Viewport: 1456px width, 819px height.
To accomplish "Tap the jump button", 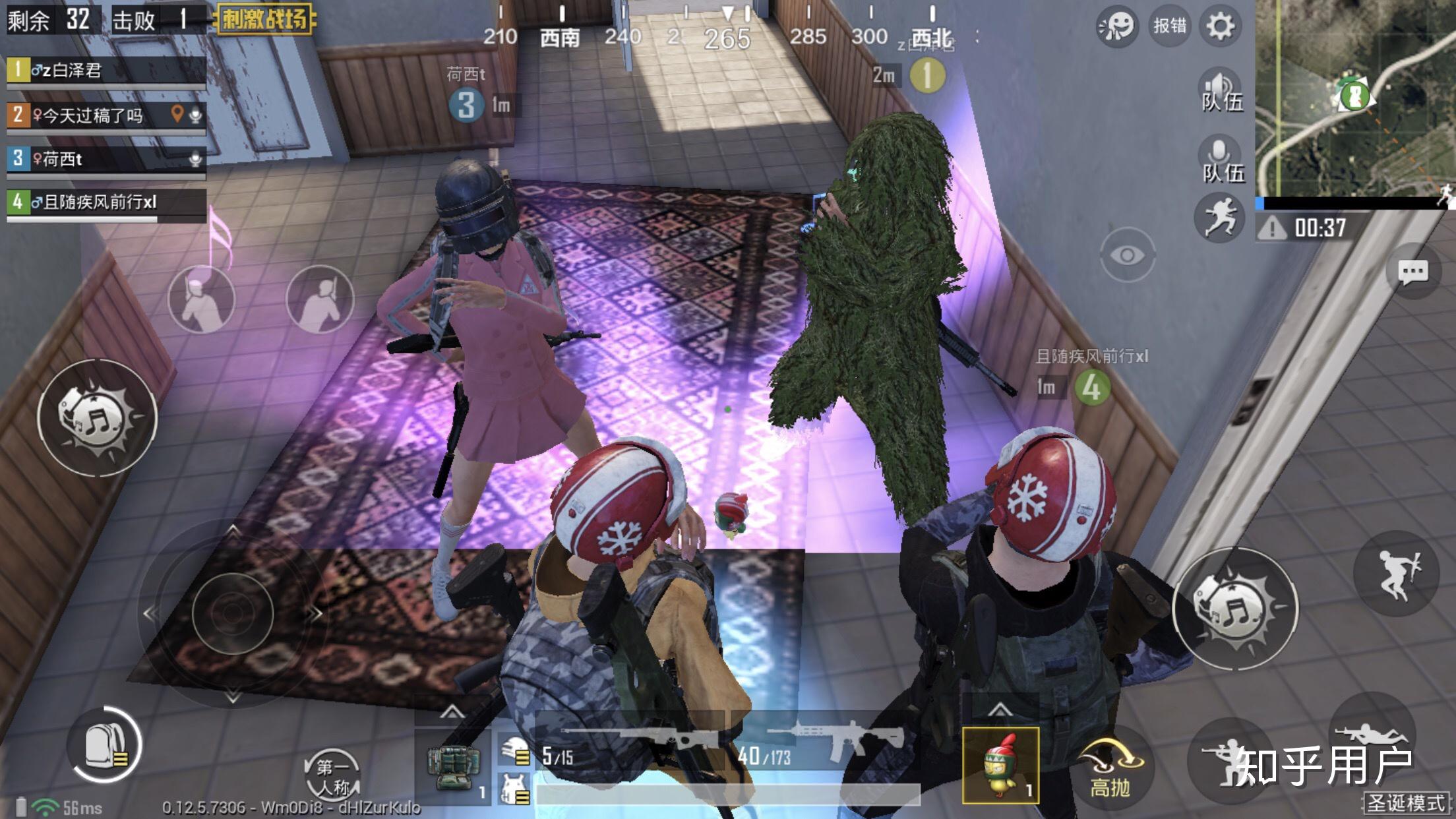I will (1396, 574).
